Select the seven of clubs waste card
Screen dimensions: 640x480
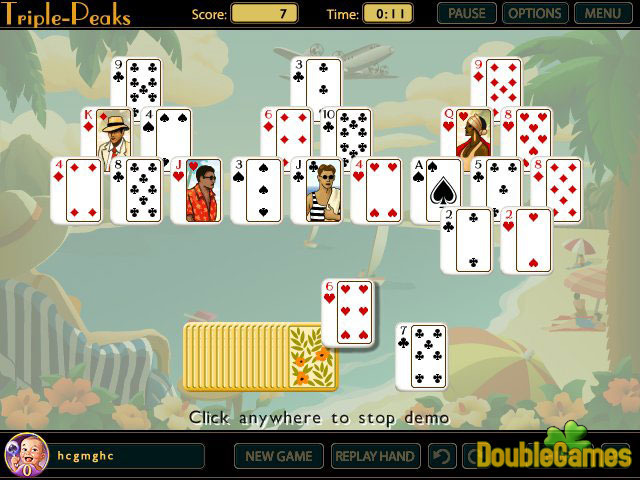(421, 357)
